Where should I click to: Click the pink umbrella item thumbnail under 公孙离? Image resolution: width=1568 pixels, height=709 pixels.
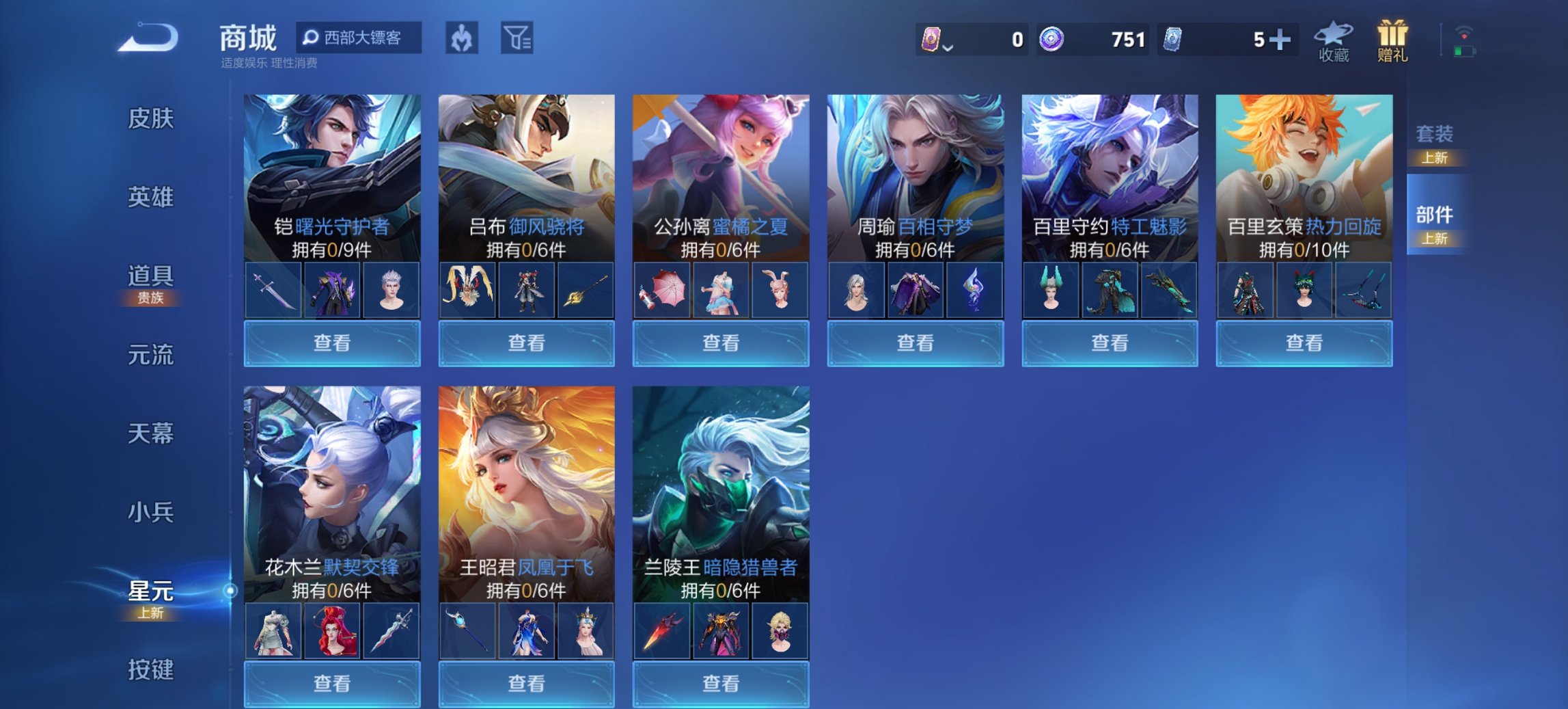[663, 289]
